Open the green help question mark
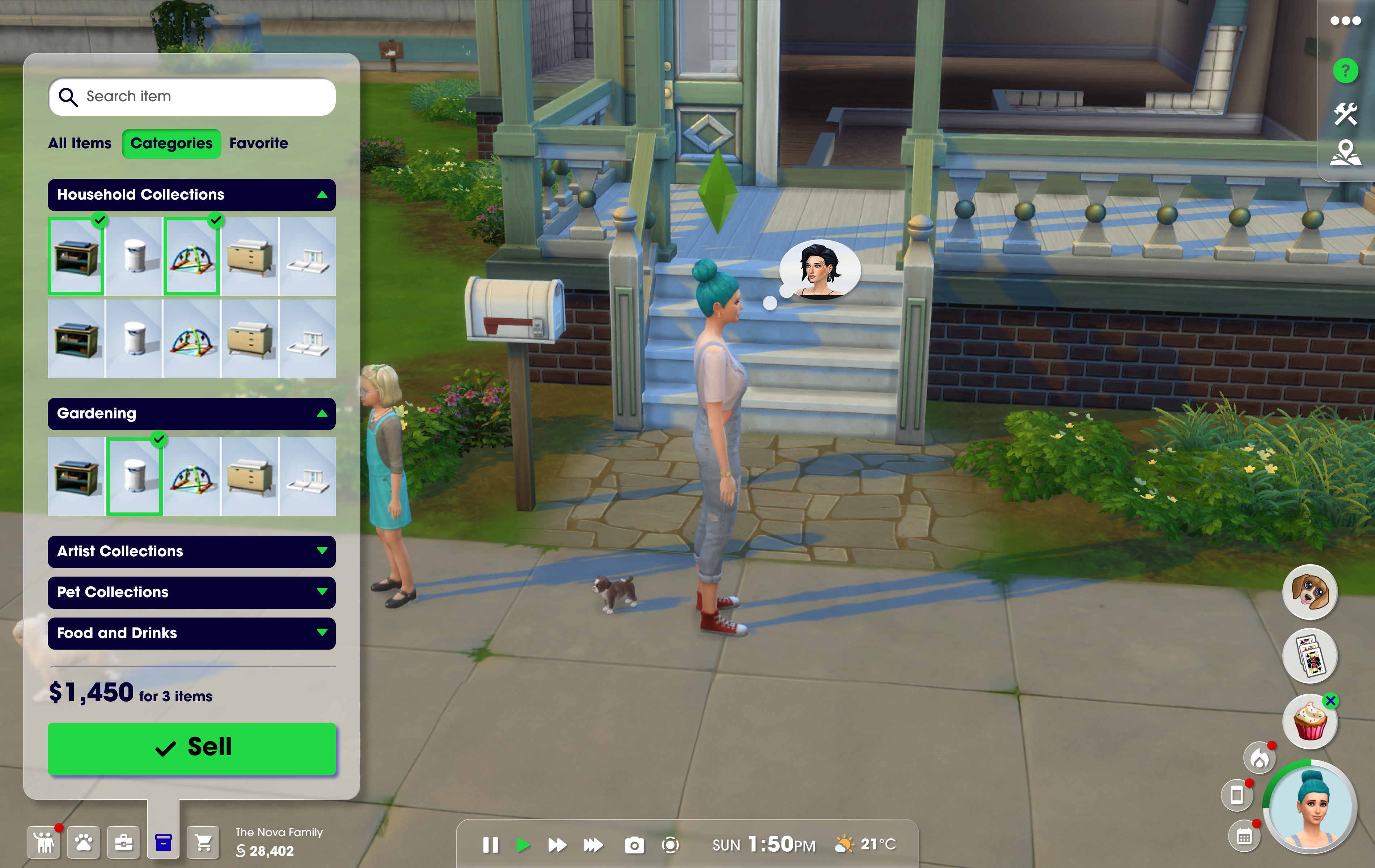 pyautogui.click(x=1345, y=71)
